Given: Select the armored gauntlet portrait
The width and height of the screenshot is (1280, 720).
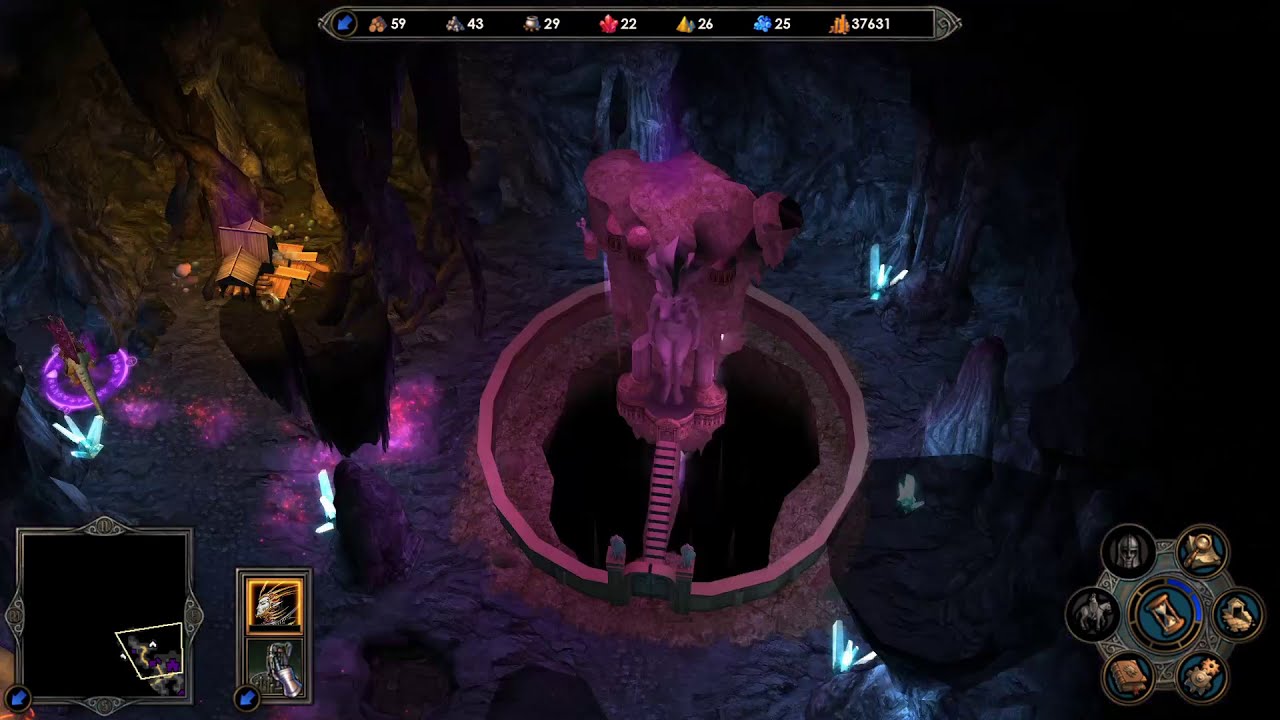Looking at the screenshot, I should coord(274,666).
